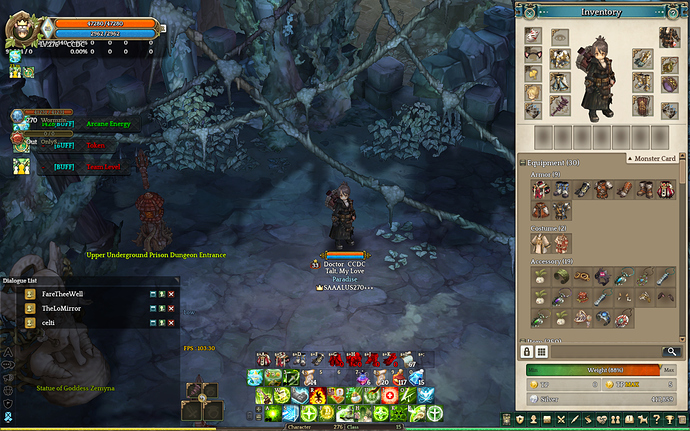Click the Arcane Energy buff entry
The image size is (690, 431).
click(x=108, y=124)
